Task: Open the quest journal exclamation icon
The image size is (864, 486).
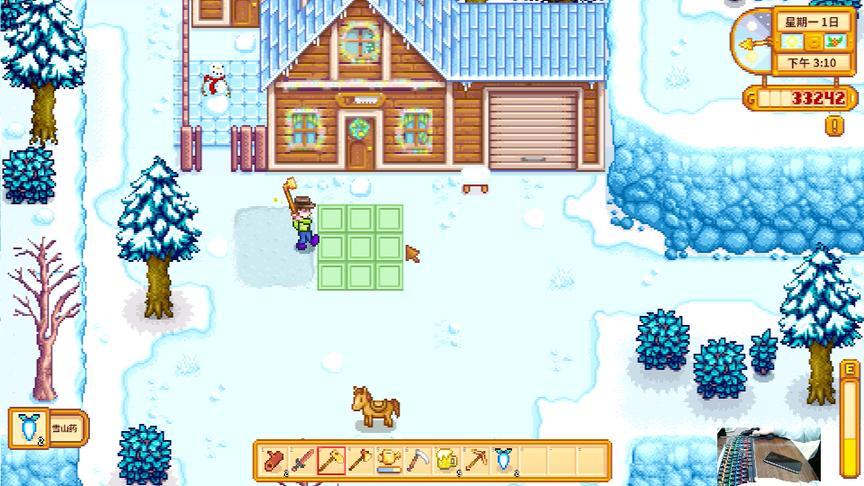Action: (835, 126)
